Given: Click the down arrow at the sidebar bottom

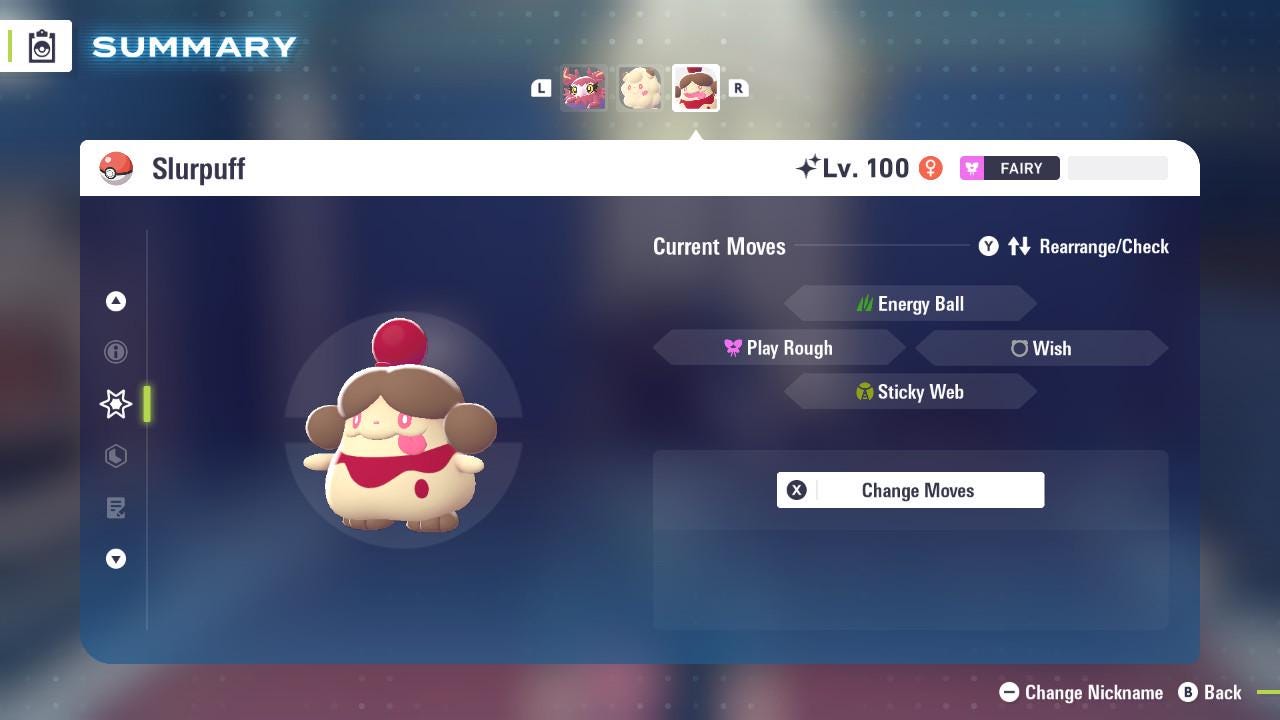Looking at the screenshot, I should [x=115, y=559].
